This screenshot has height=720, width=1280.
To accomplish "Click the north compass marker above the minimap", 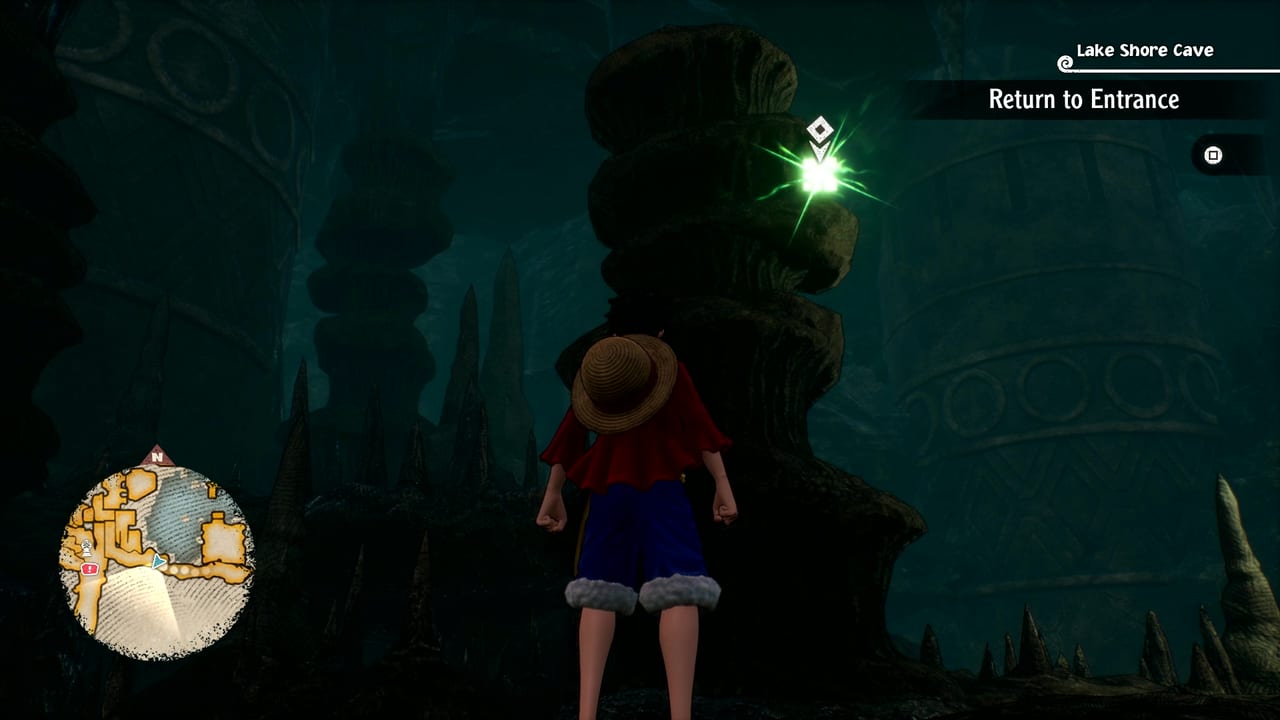I will [x=155, y=456].
